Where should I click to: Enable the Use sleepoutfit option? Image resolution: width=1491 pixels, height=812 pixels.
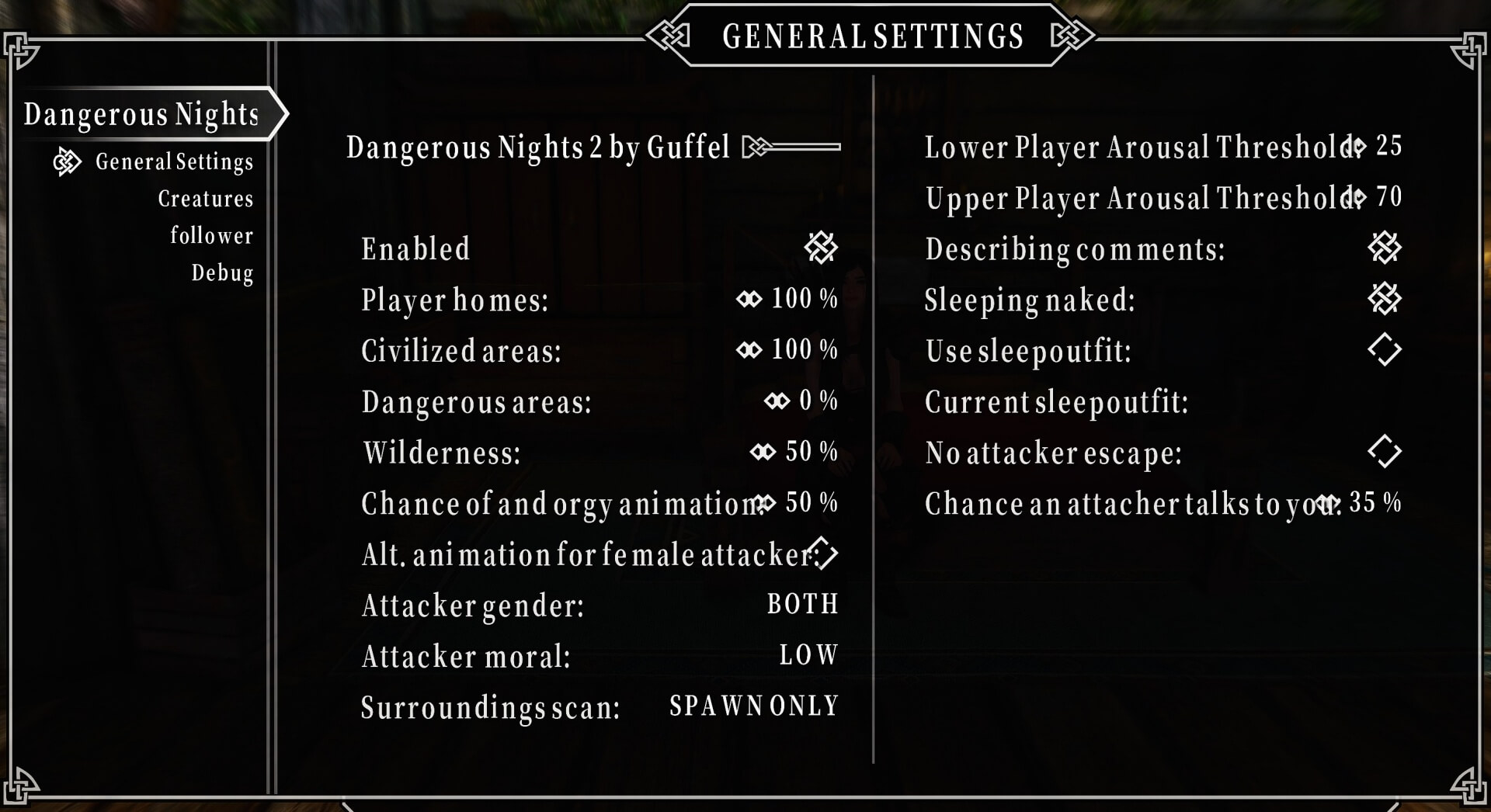[1385, 350]
